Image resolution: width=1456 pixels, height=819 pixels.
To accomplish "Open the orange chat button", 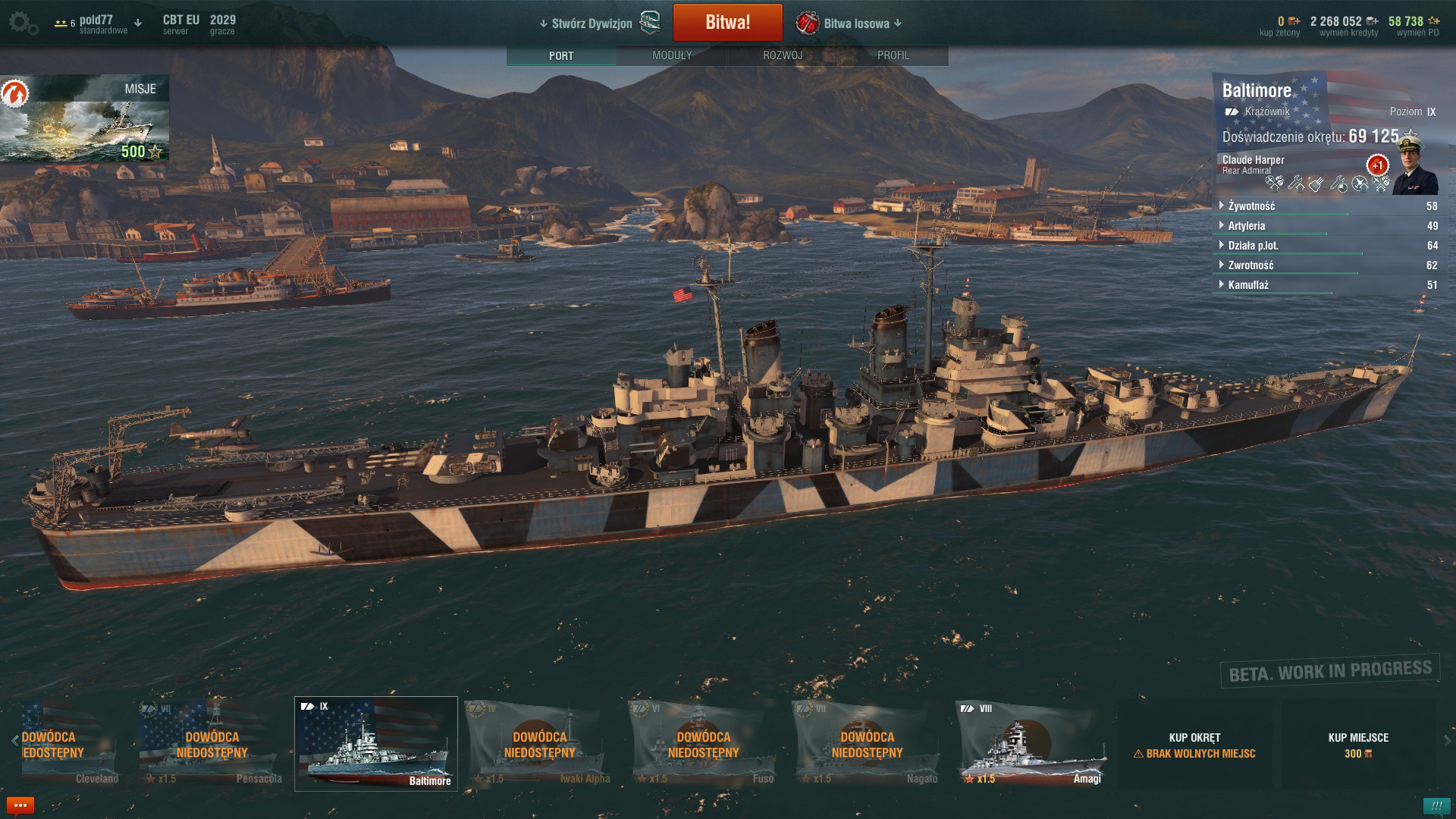I will [x=20, y=805].
